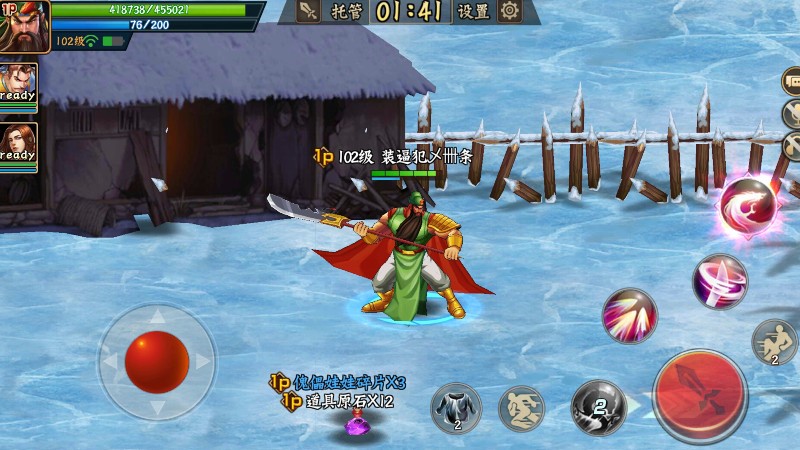Use the dark whirlwind skill with counter 2
Viewport: 800px width, 450px height.
[597, 407]
